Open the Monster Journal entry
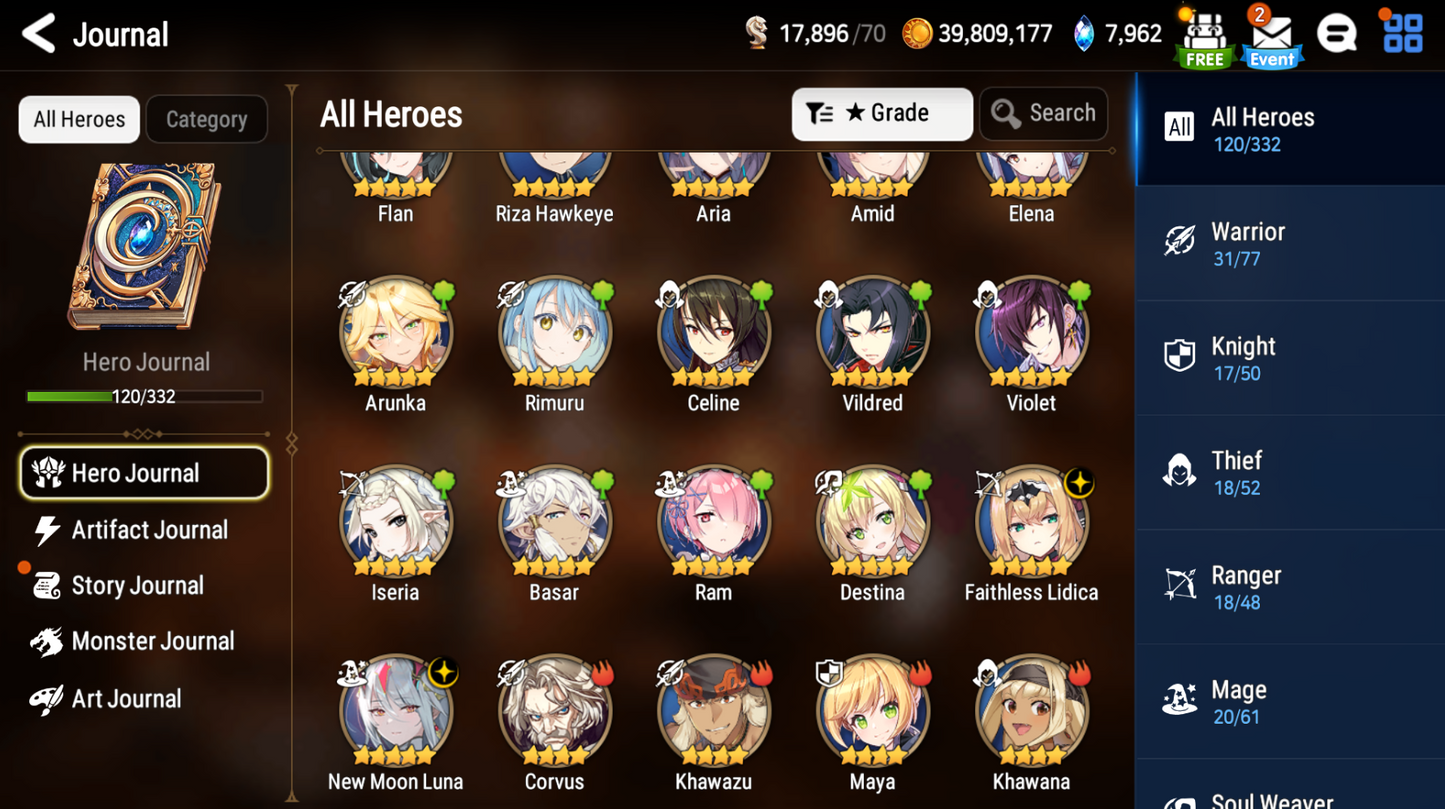This screenshot has height=809, width=1445. [x=131, y=641]
